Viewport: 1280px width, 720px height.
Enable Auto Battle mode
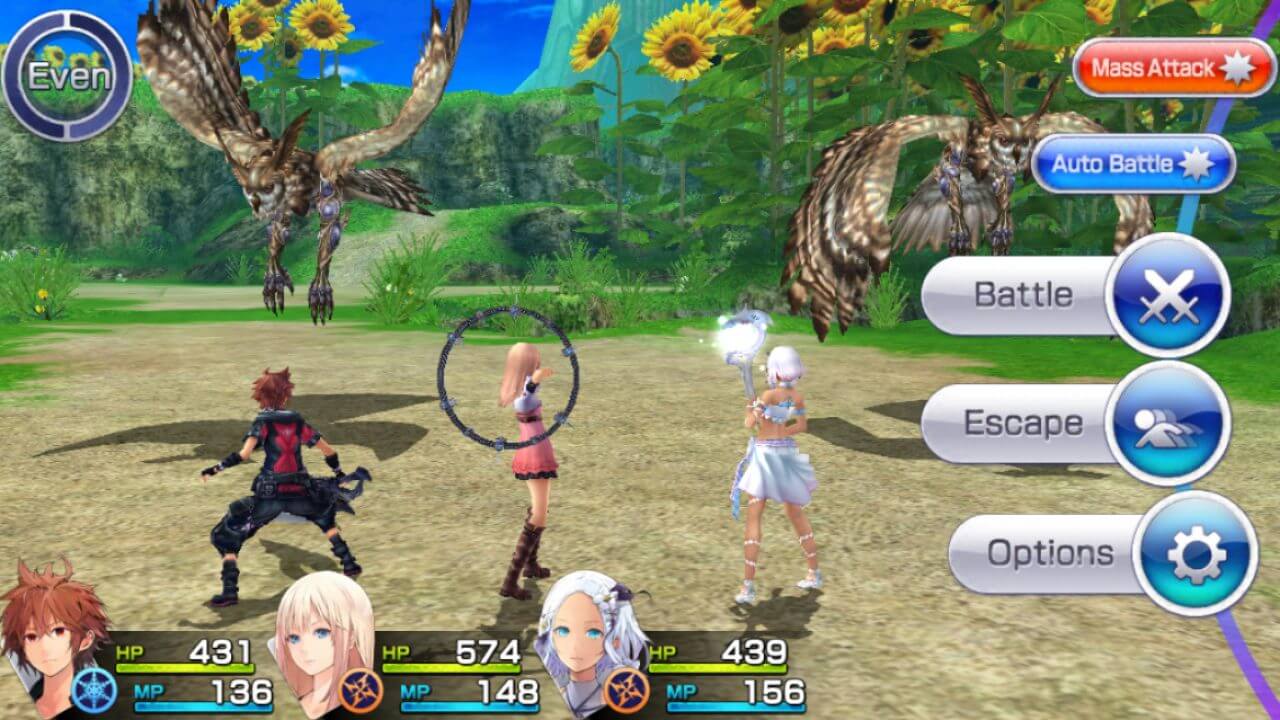(x=1130, y=164)
